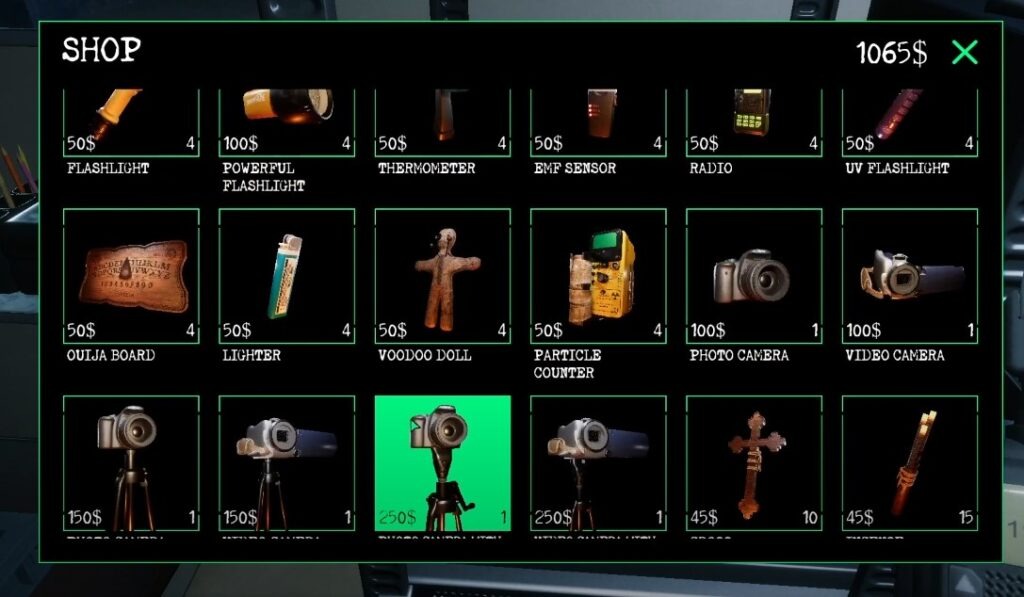Close the shop window
1024x597 pixels.
pos(964,53)
